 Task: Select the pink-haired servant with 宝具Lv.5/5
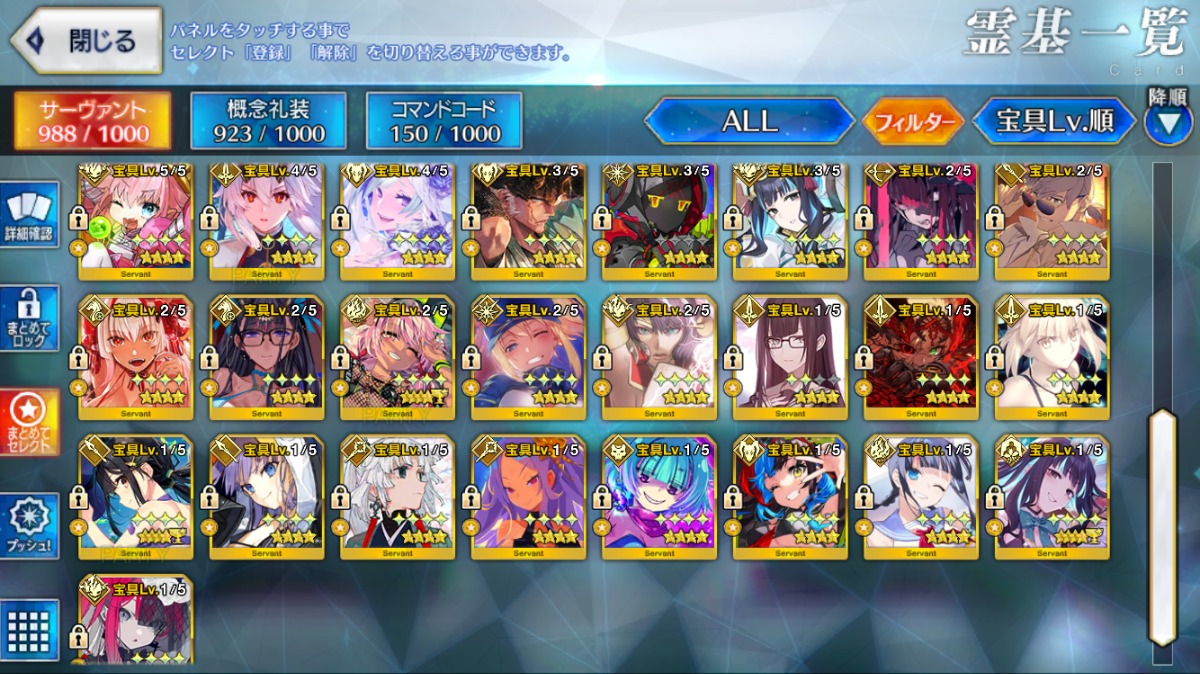137,220
